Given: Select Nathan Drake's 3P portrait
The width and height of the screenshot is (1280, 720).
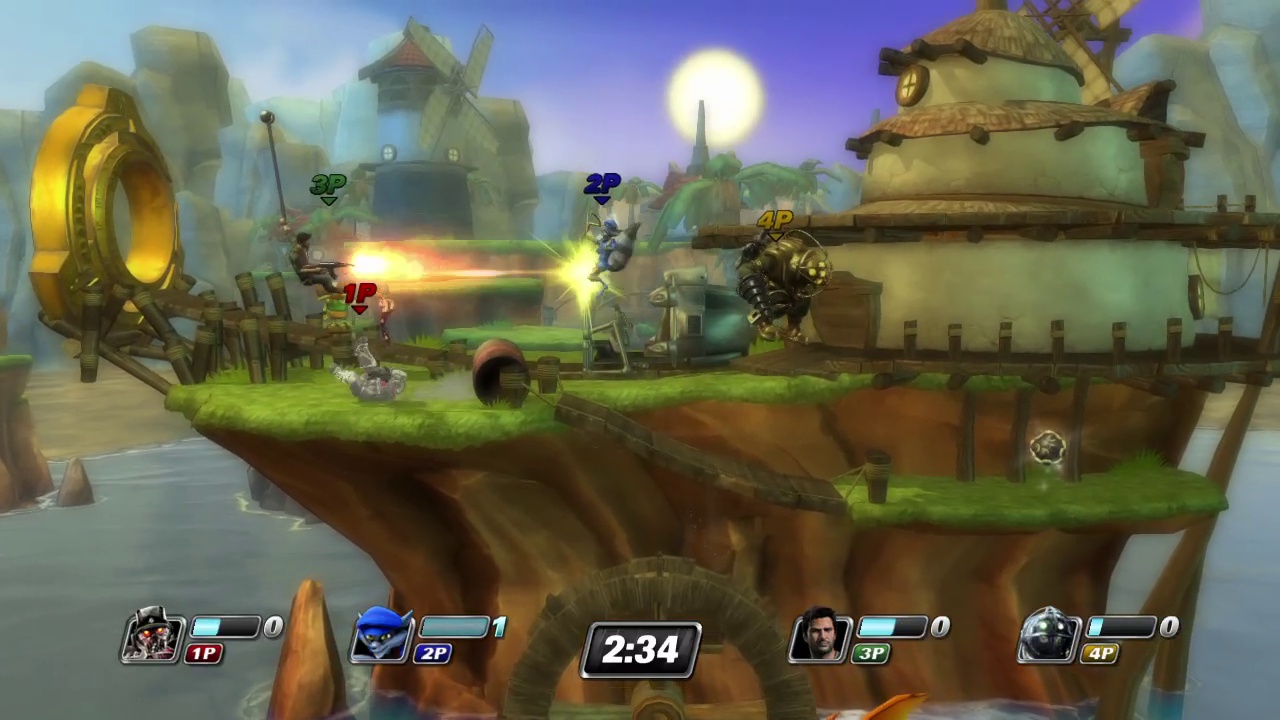Looking at the screenshot, I should tap(820, 638).
